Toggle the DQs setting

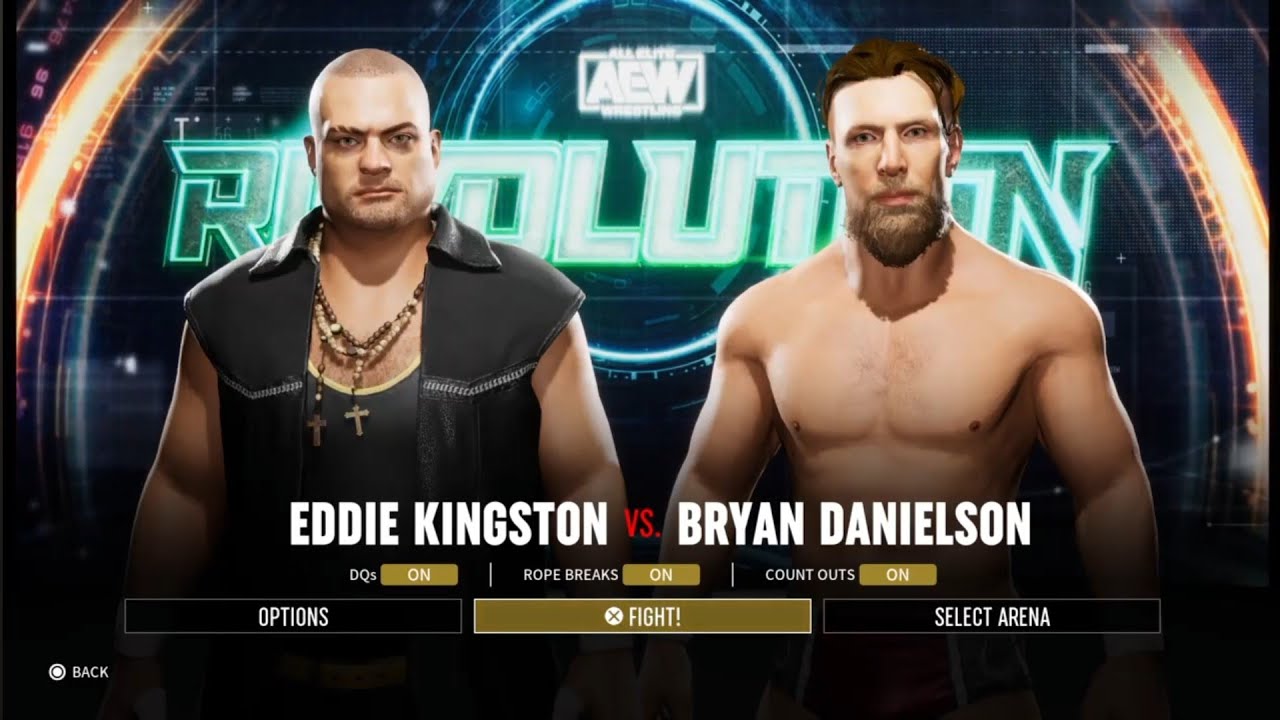point(419,575)
